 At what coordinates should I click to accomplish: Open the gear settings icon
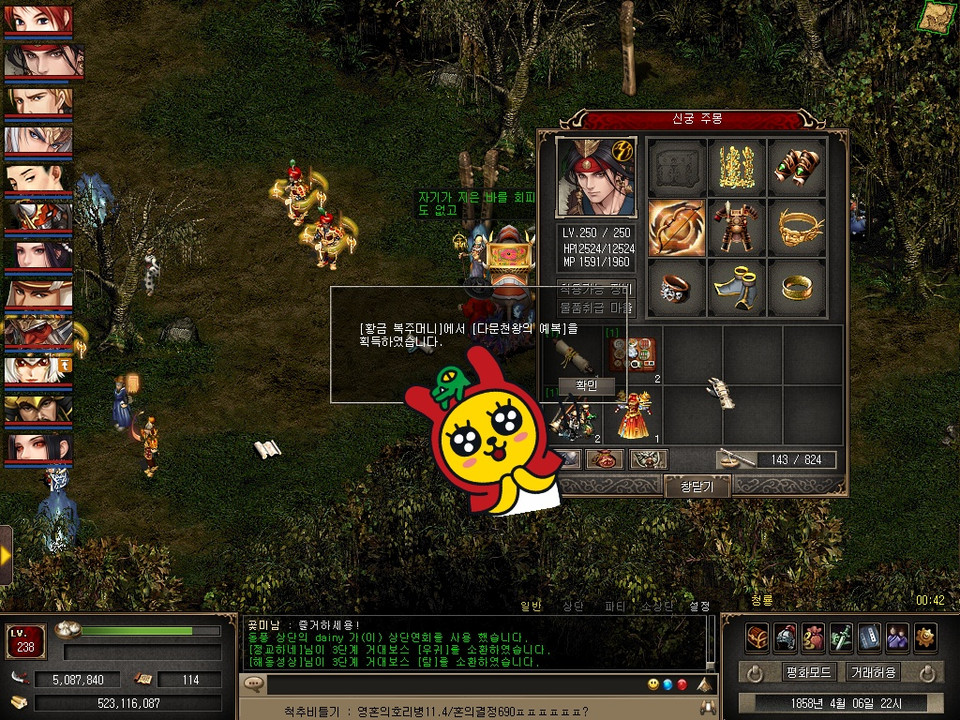(x=925, y=636)
